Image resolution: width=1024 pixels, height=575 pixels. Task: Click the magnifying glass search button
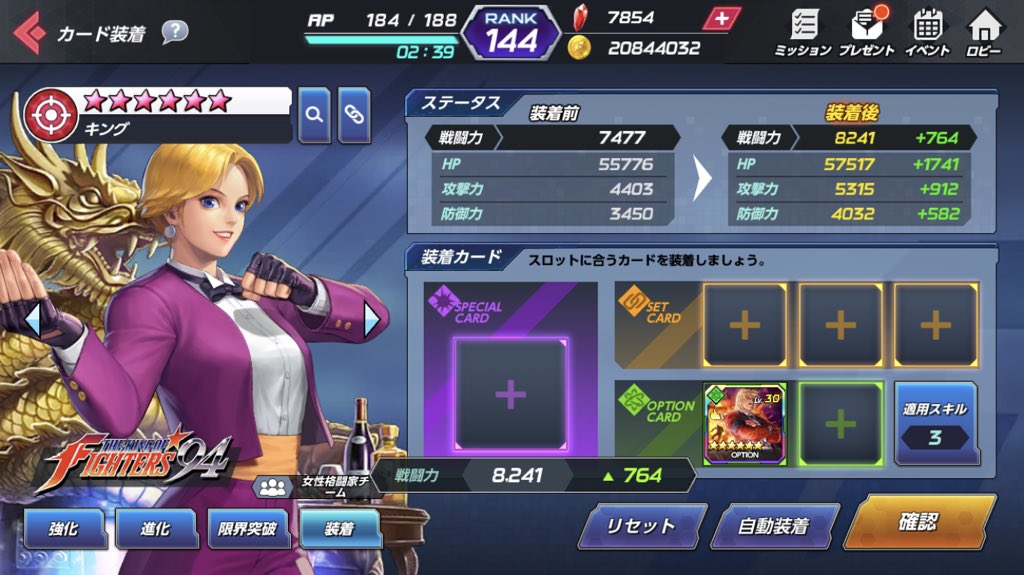pos(314,115)
